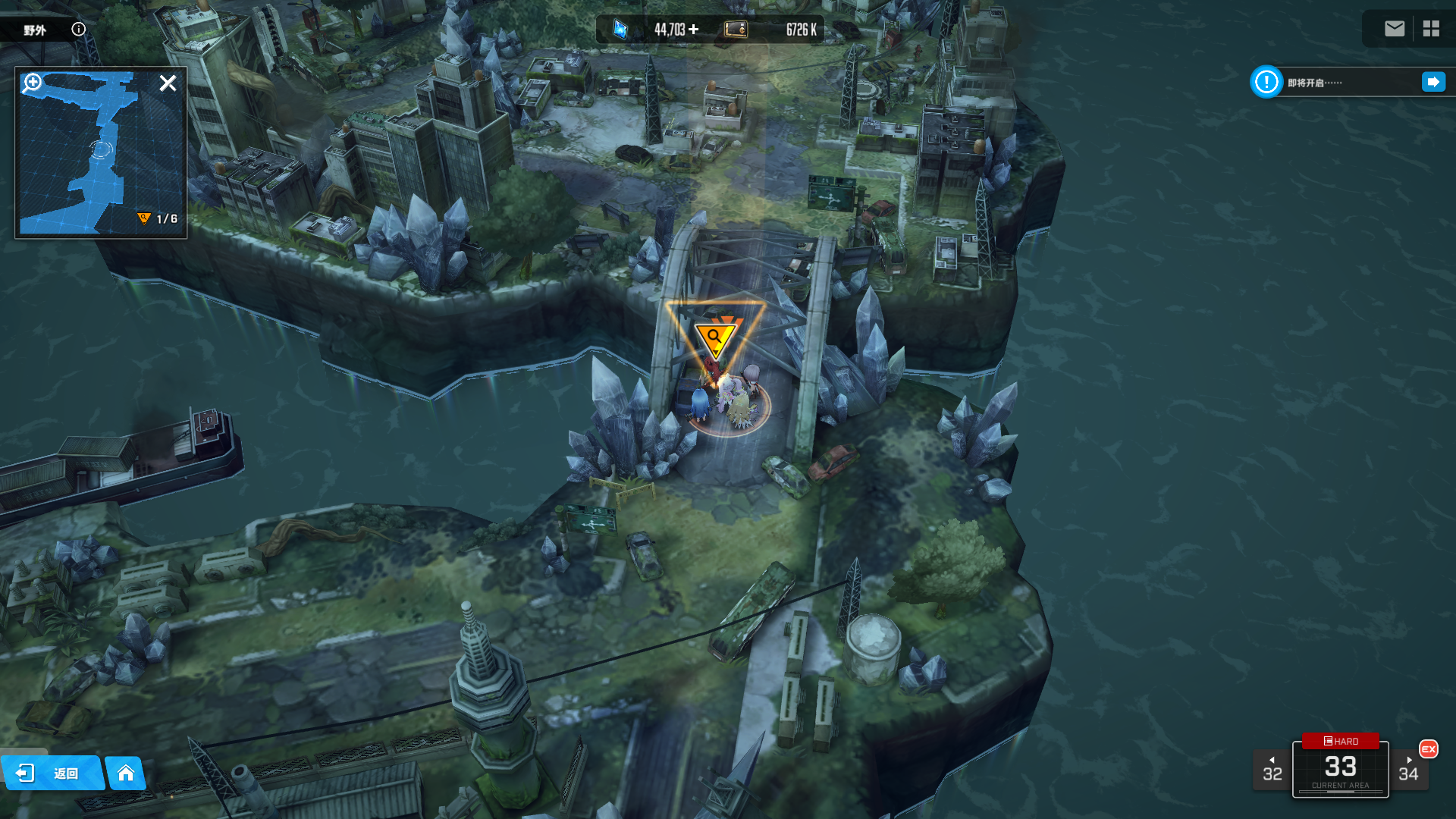The width and height of the screenshot is (1456, 819).
Task: Open the red EX stage badge
Action: pyautogui.click(x=1428, y=749)
